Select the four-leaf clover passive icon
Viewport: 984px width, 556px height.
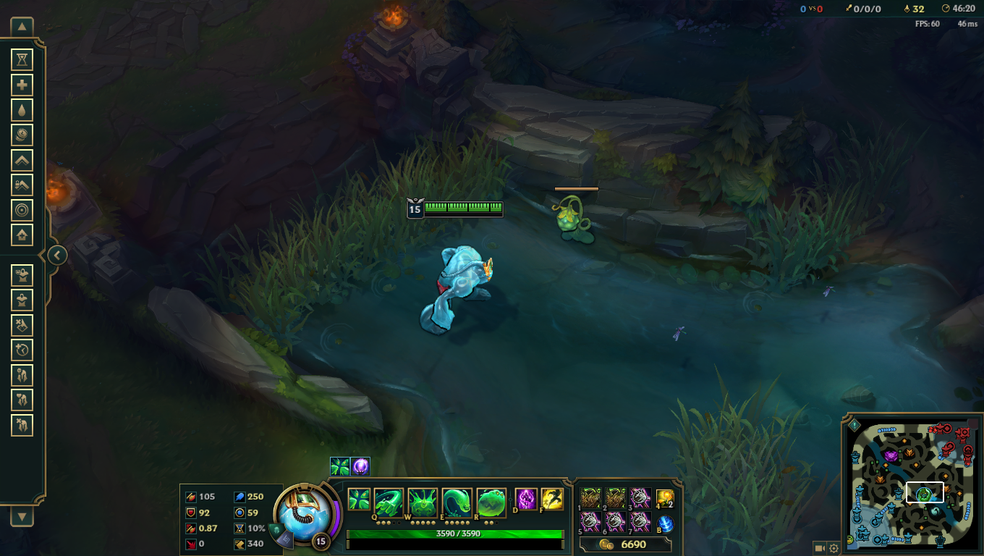pyautogui.click(x=358, y=500)
